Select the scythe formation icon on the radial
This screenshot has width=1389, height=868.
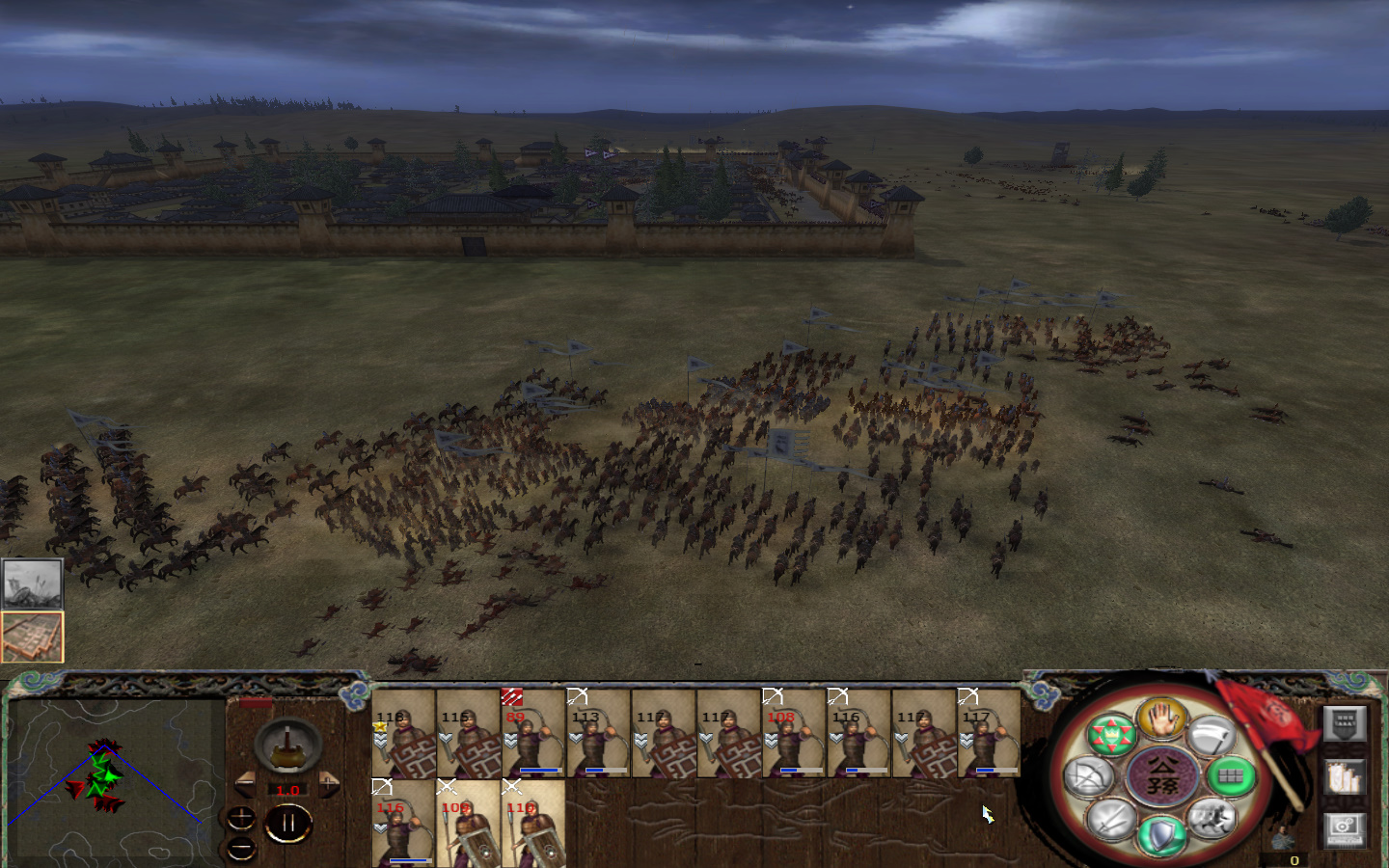coord(1215,735)
